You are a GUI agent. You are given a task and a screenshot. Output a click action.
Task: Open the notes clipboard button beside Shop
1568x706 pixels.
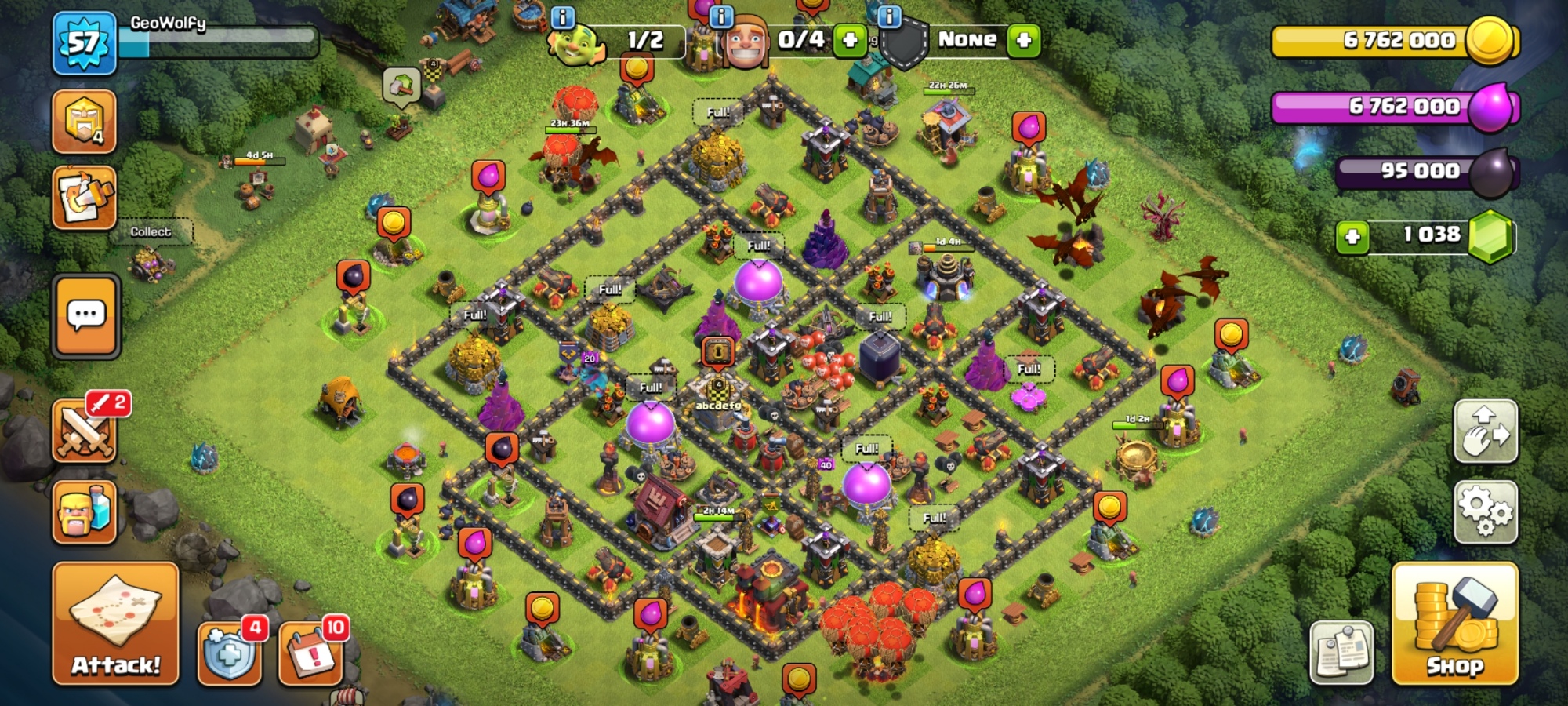(x=1341, y=653)
